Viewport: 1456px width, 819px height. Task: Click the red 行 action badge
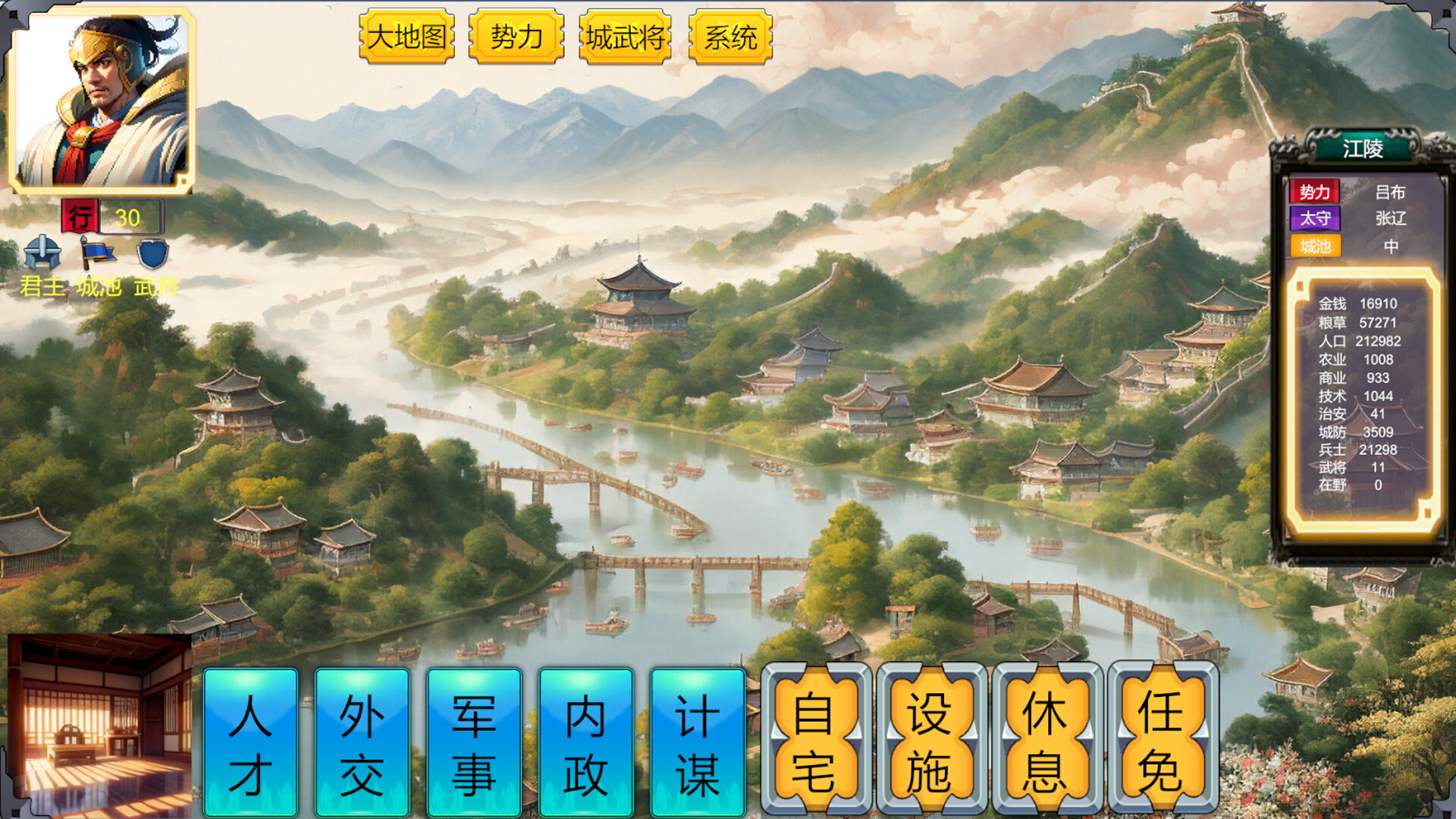pyautogui.click(x=79, y=218)
